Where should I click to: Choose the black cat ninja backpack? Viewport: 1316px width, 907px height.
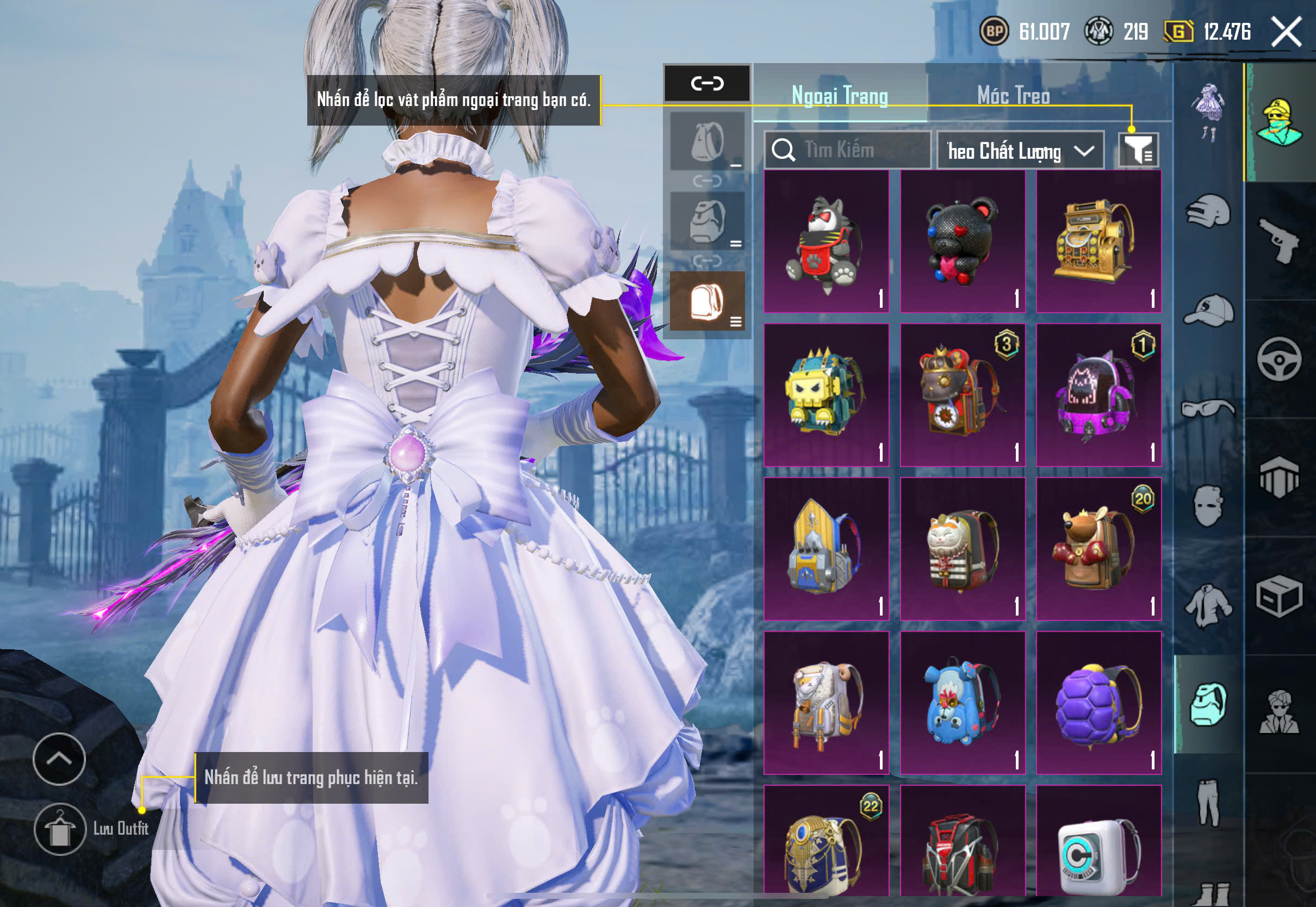(826, 241)
